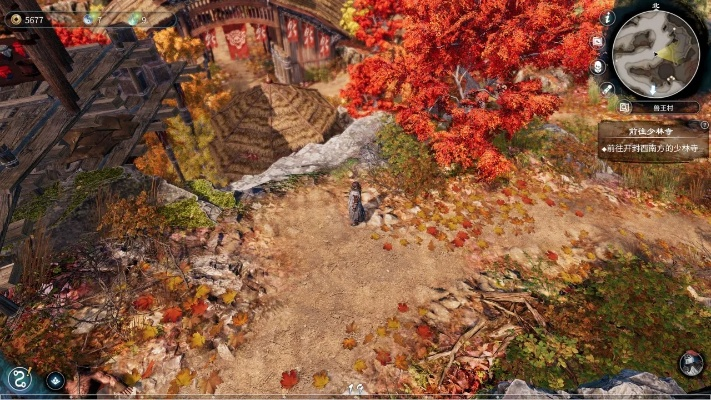This screenshot has width=711, height=400.
Task: Activate the lotus flower icon
Action: (55, 380)
